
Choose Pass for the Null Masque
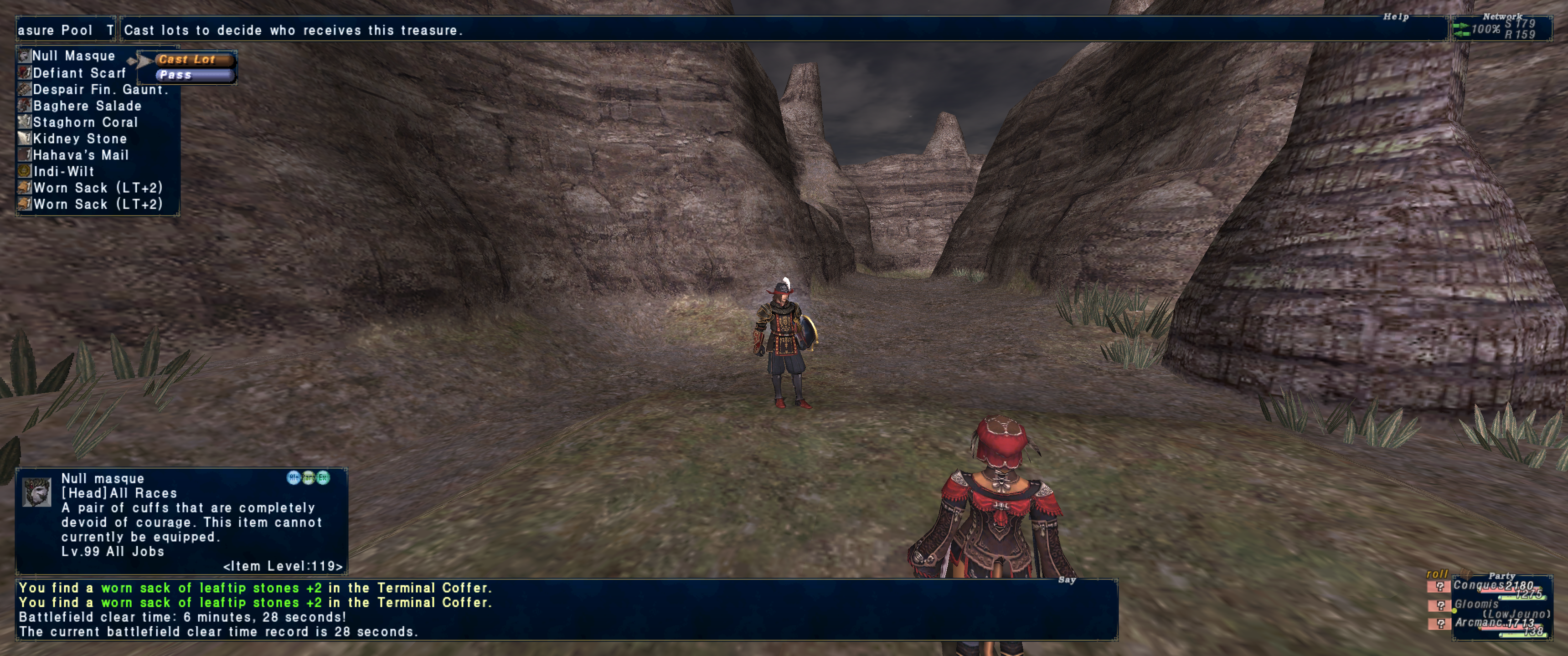[x=187, y=75]
